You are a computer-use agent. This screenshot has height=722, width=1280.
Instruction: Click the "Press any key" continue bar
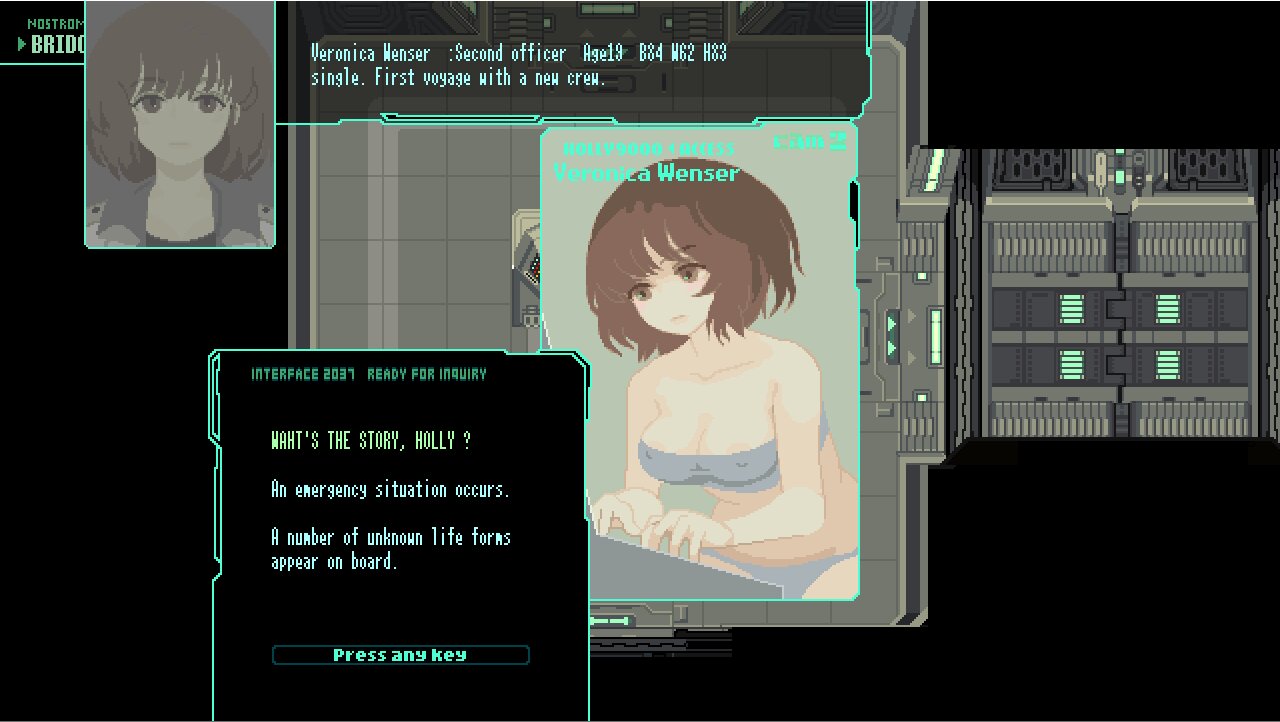[400, 655]
